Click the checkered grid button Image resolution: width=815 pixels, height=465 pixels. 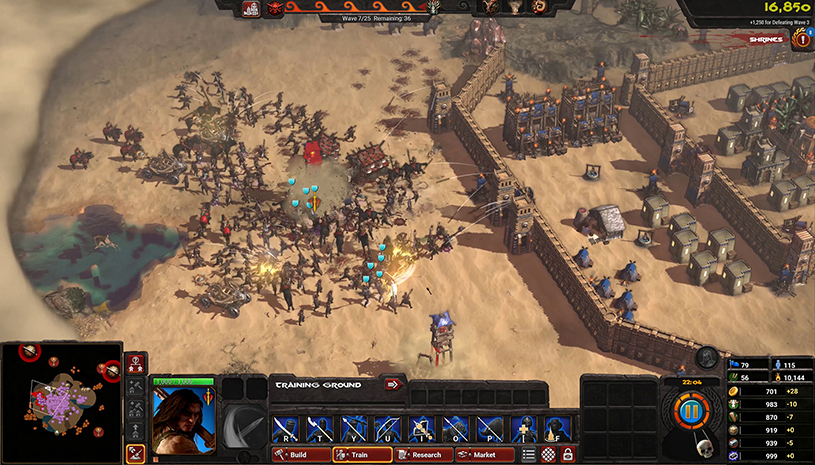548,455
